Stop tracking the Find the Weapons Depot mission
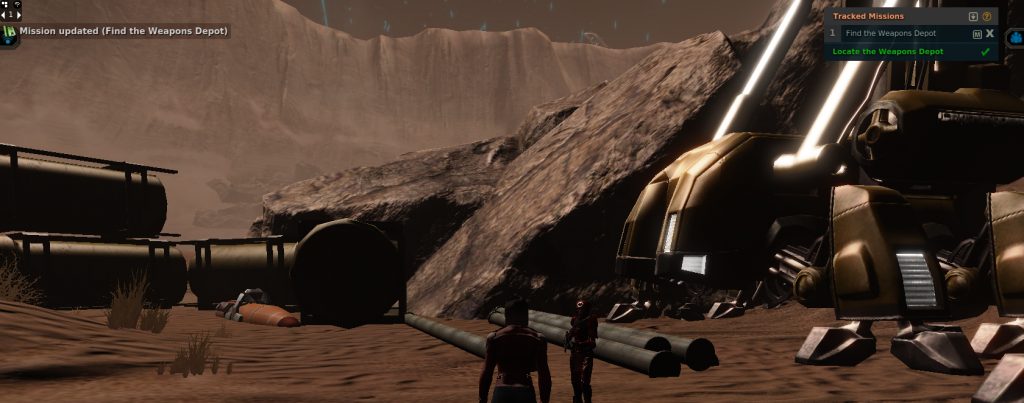The width and height of the screenshot is (1024, 403). (989, 33)
